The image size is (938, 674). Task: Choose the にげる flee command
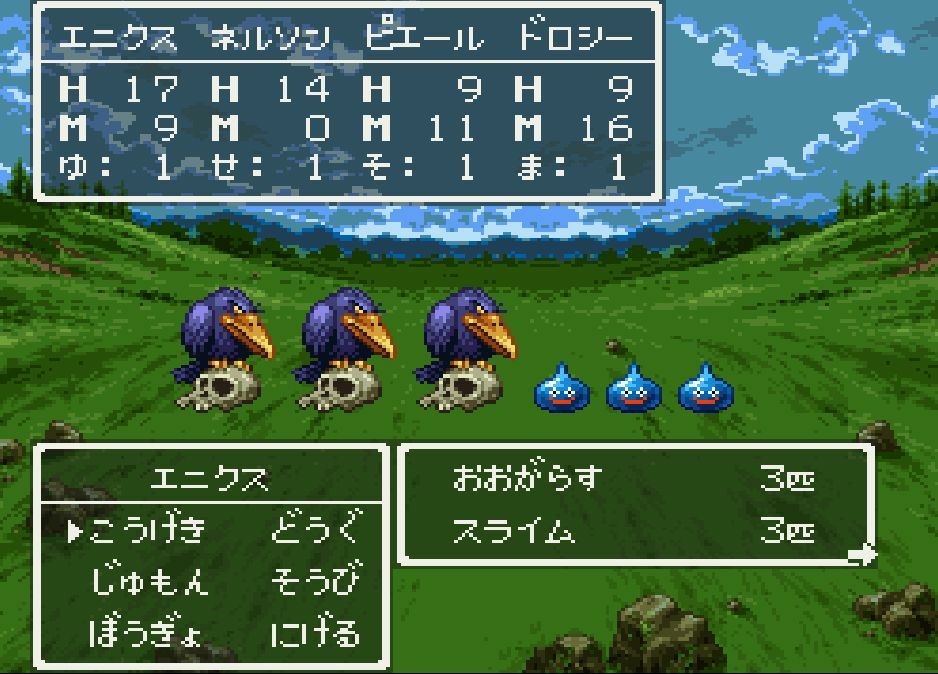314,633
